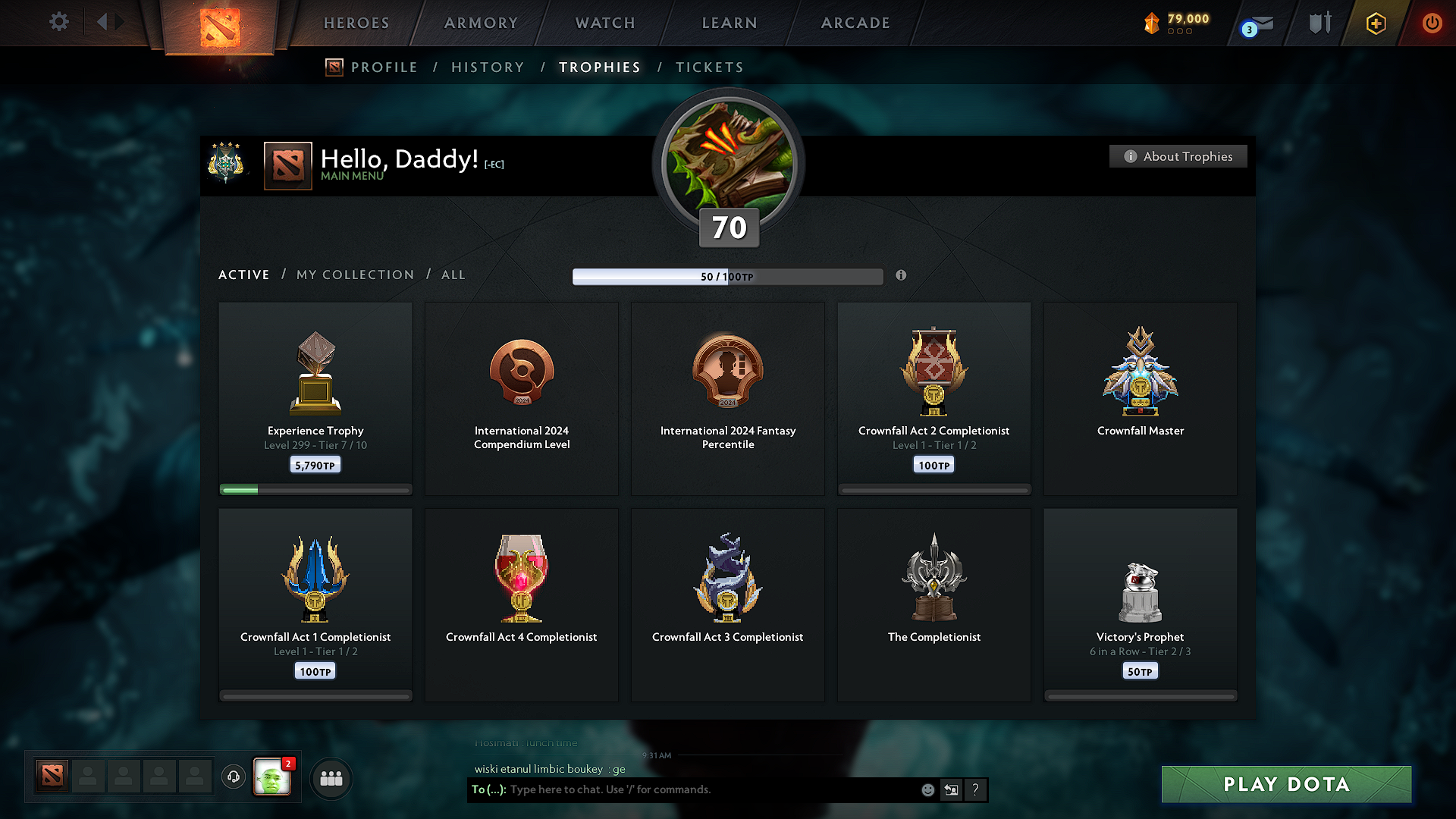This screenshot has height=819, width=1456.
Task: Switch to the ALL trophies tab
Action: pyautogui.click(x=453, y=275)
